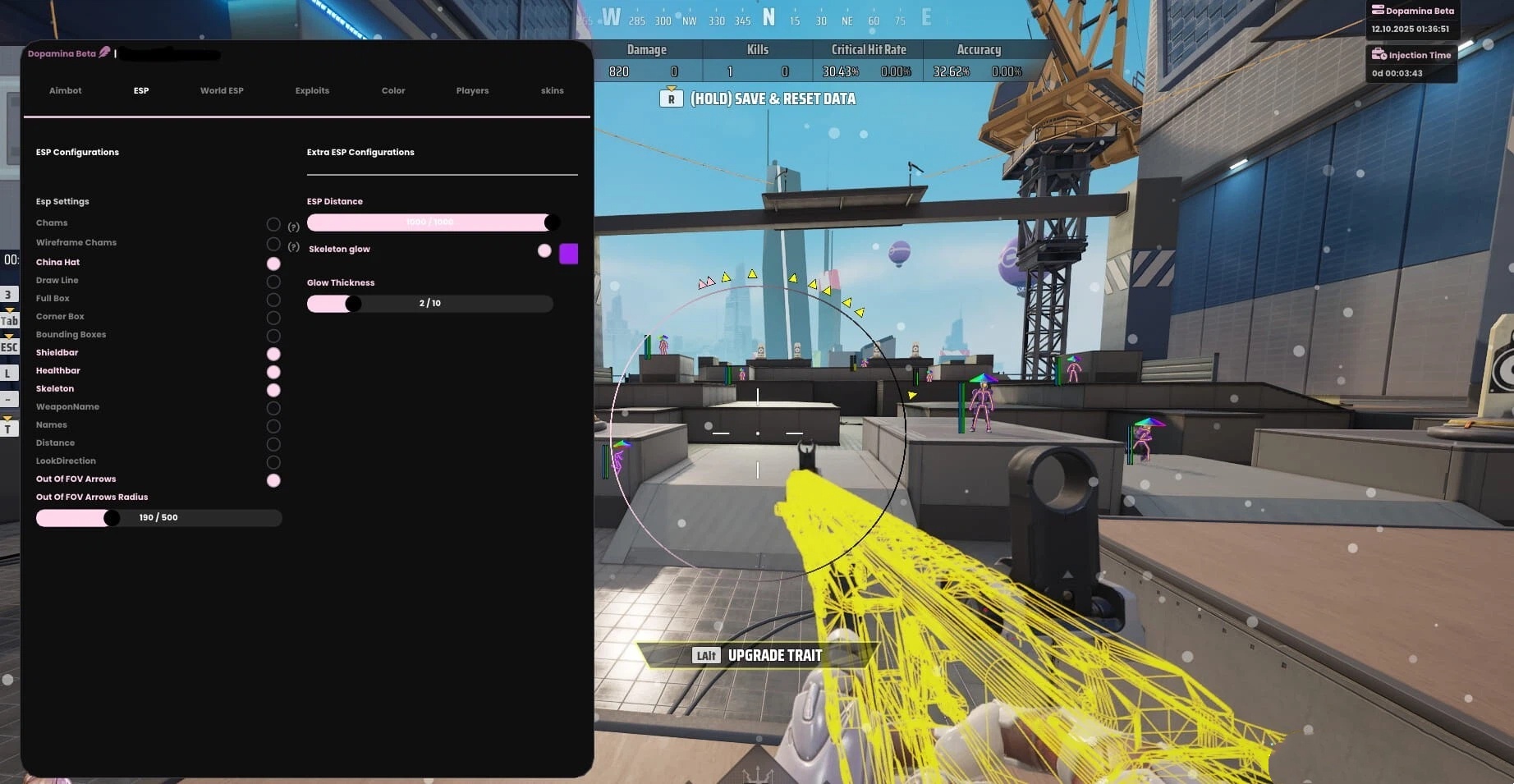Toggle the Draw Line option
1514x784 pixels.
(x=273, y=282)
